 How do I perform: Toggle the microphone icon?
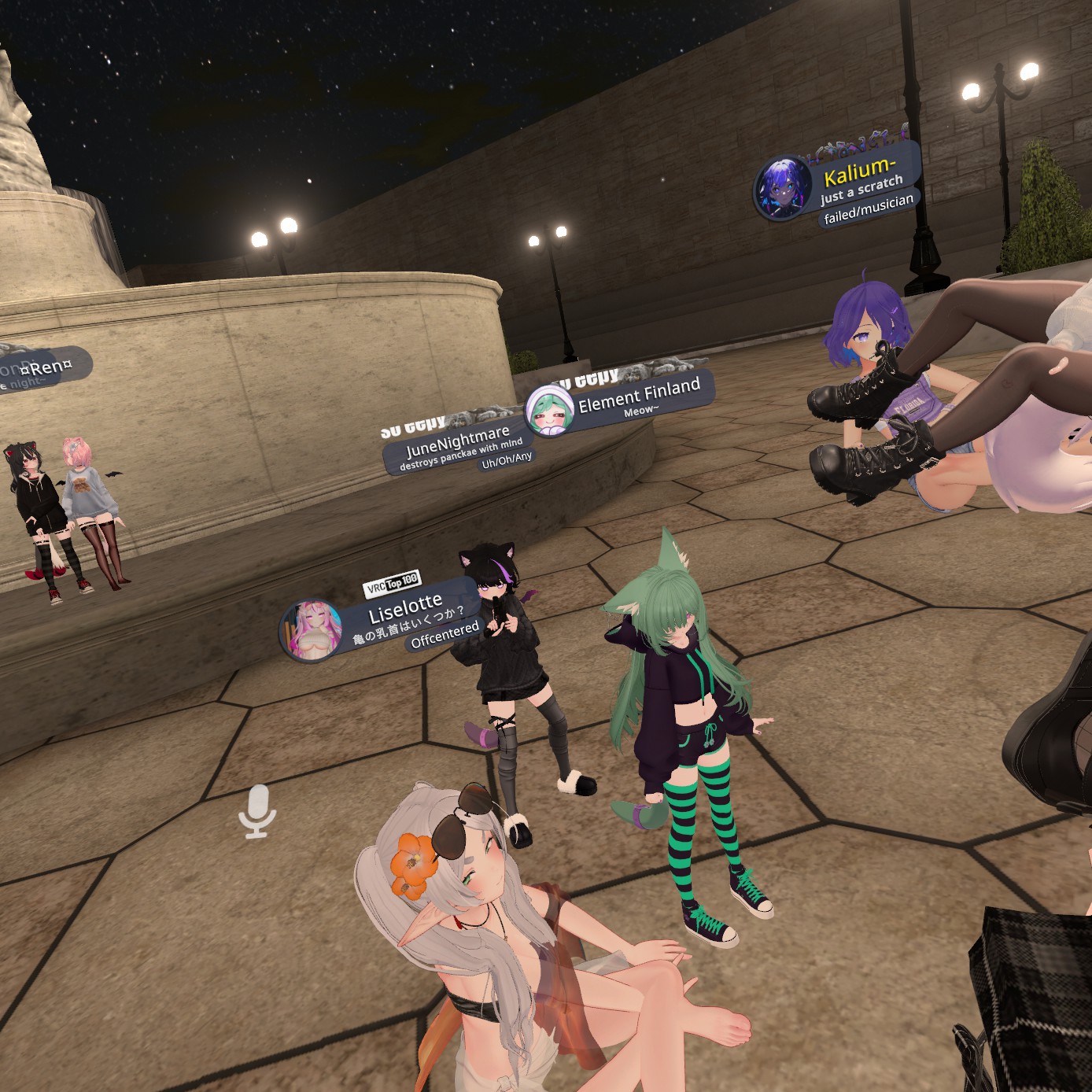click(256, 810)
